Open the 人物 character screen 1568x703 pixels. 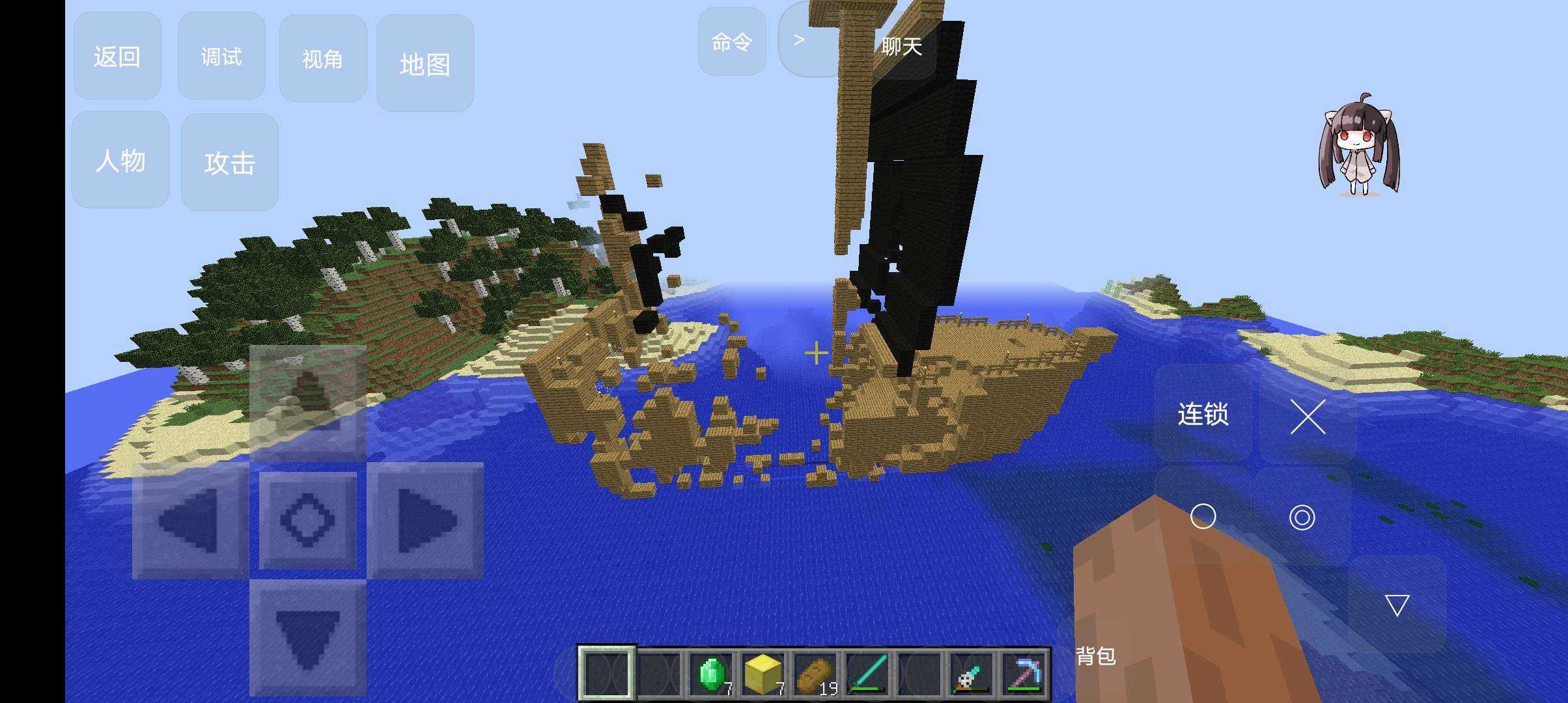120,160
